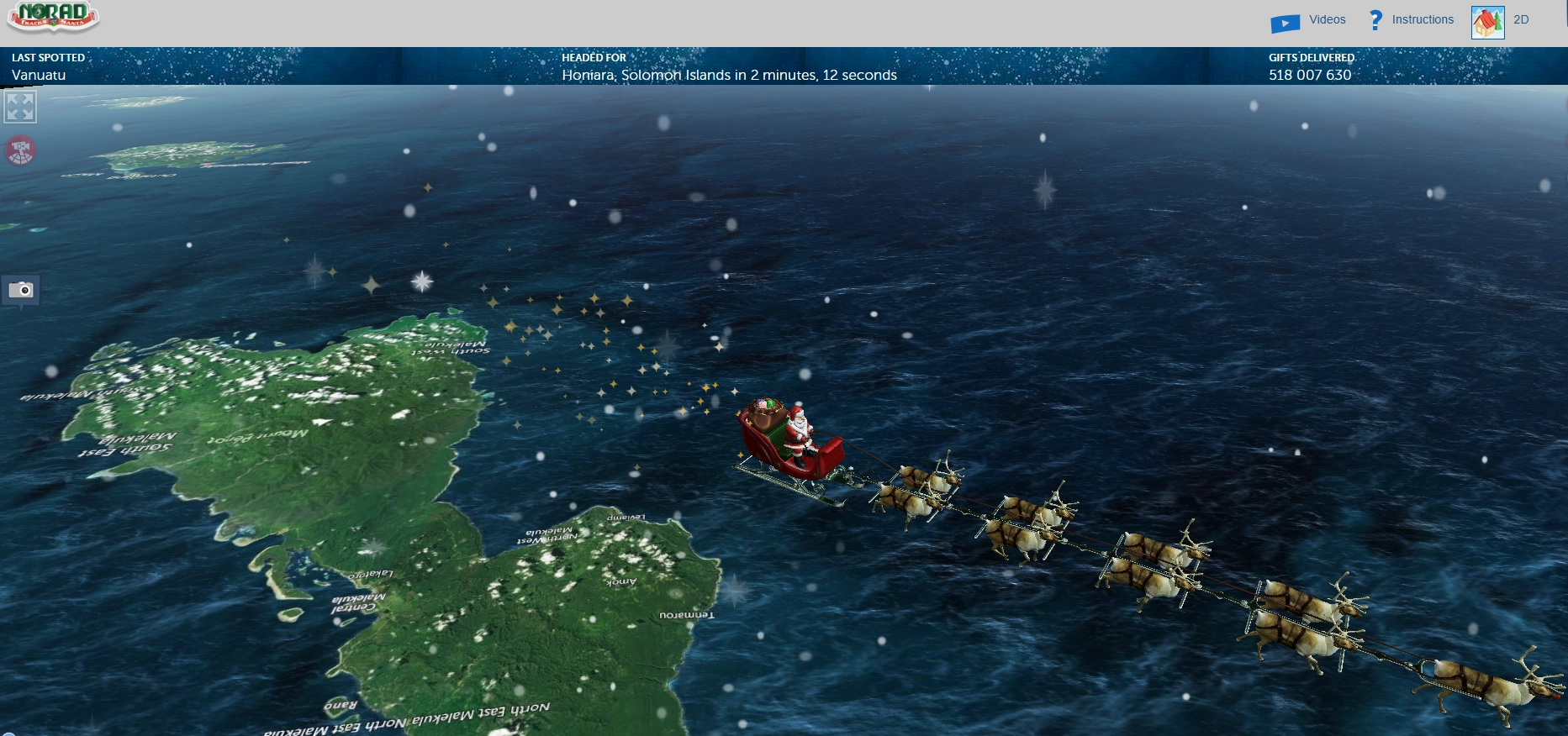Activate the red video camera globe button
Viewport: 1568px width, 736px height.
(x=21, y=151)
